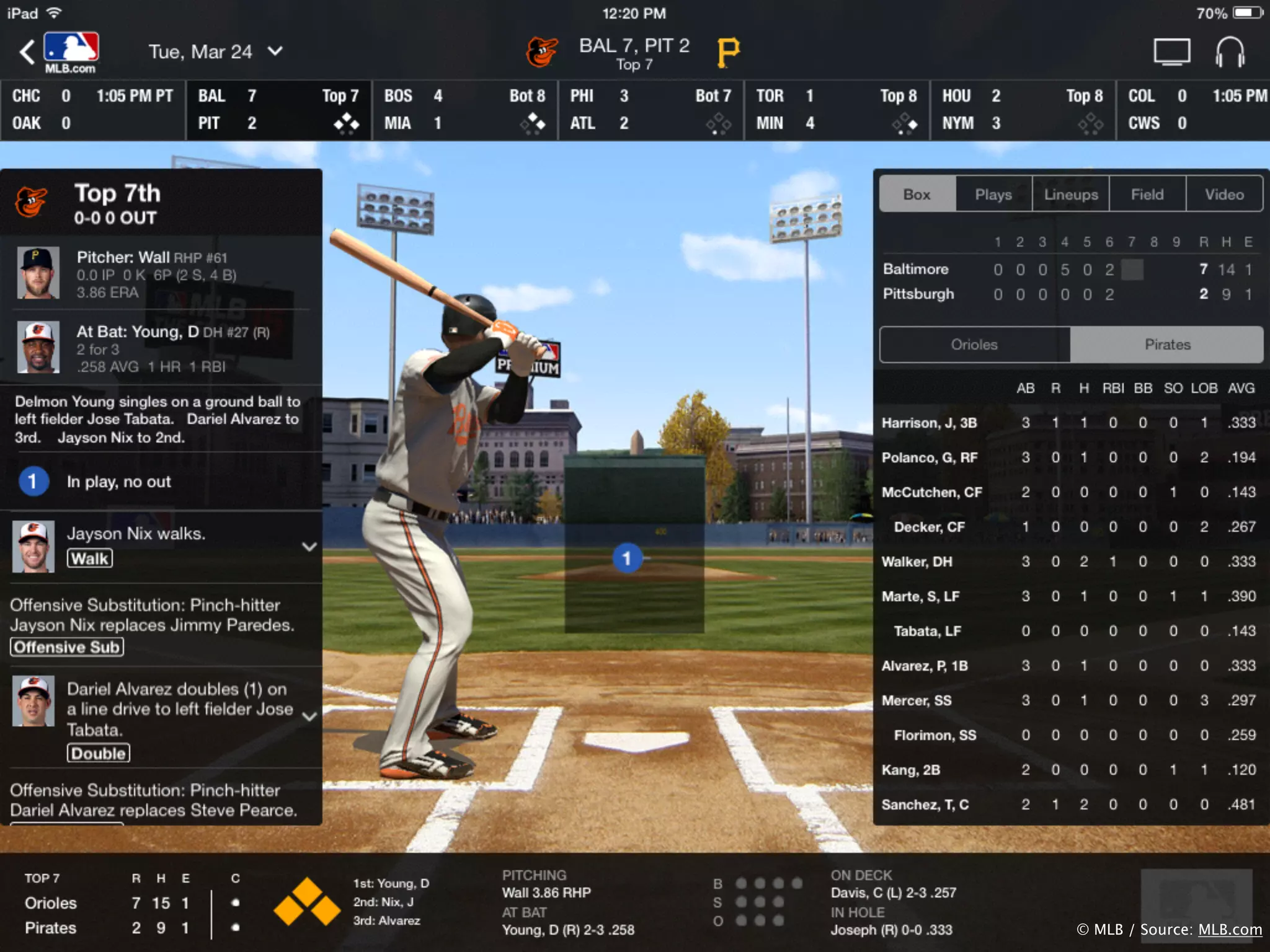Expand the Dariel Alvarez doubles play
Screen dimensions: 1270x952
click(x=309, y=716)
